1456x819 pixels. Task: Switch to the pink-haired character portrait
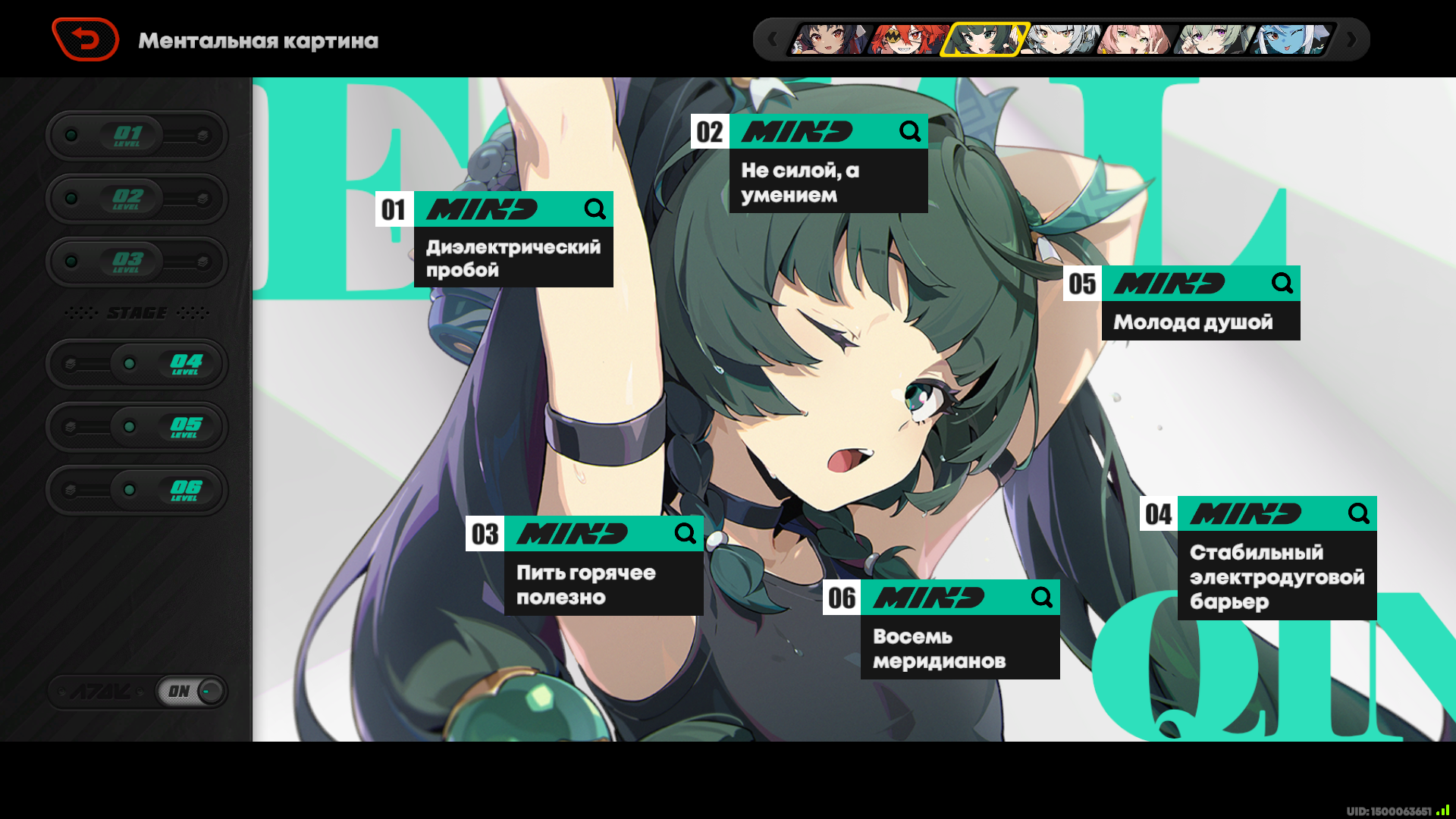pyautogui.click(x=1135, y=39)
